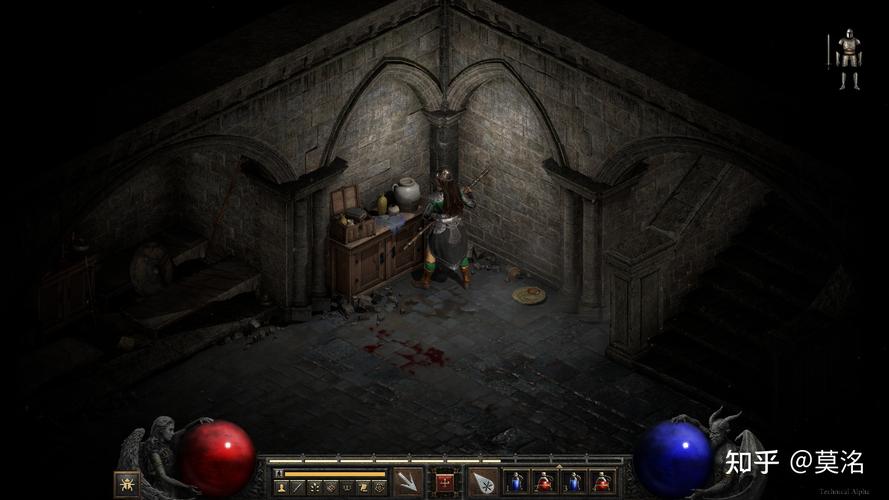
Task: Click the sunburst icon beside the red health orb
Action: 126,483
